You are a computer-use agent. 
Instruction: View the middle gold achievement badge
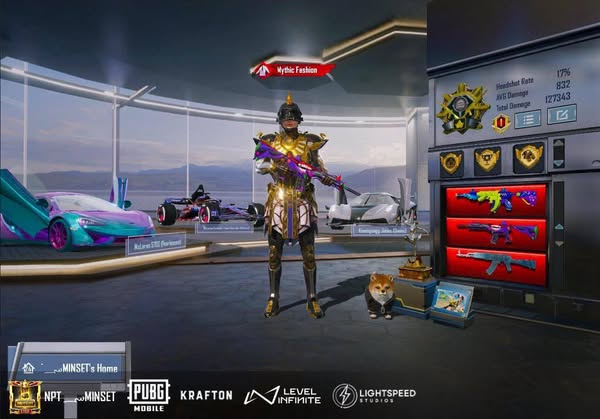click(x=487, y=158)
